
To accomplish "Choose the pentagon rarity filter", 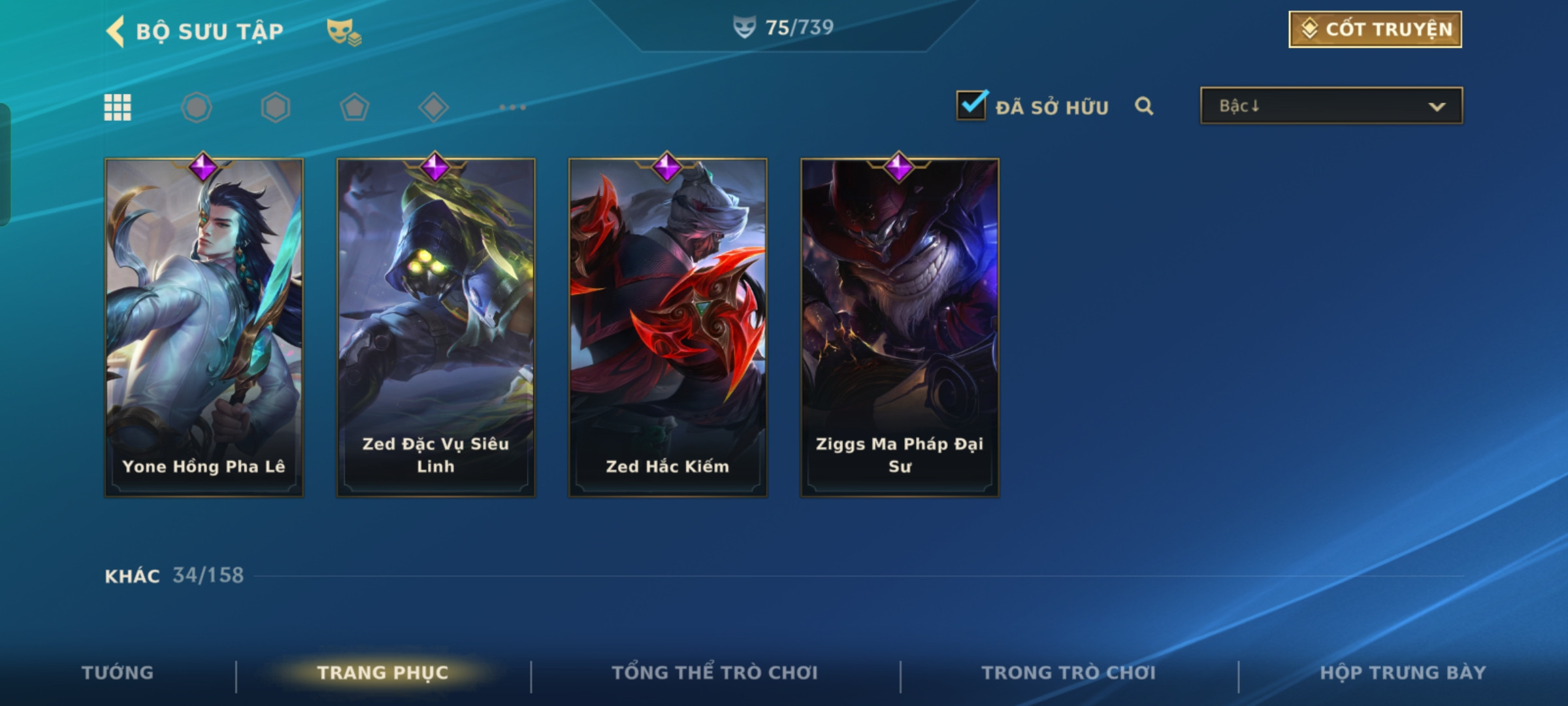I will point(355,107).
